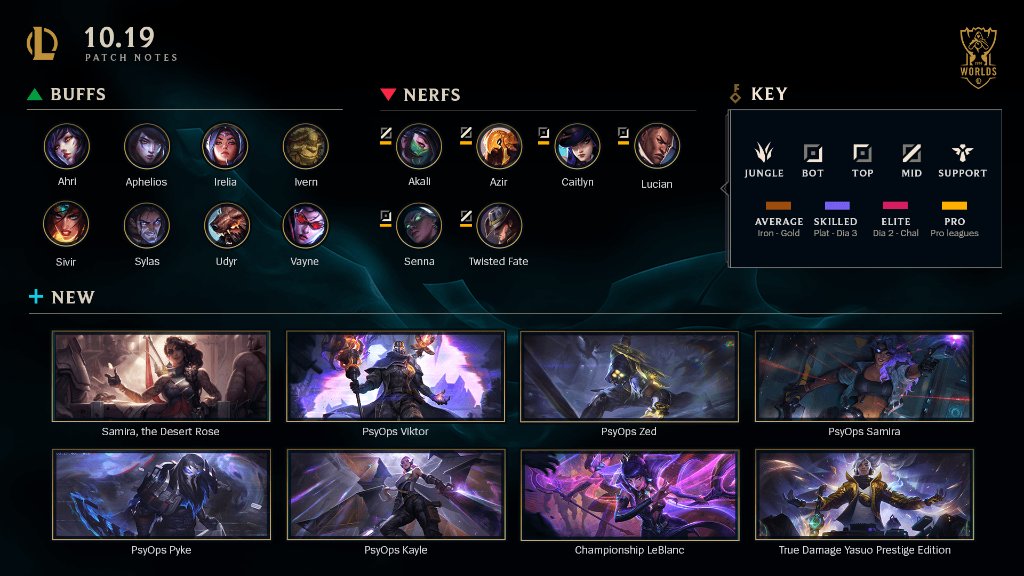
Task: Open the Championship LeBlanc thumbnail
Action: point(629,495)
